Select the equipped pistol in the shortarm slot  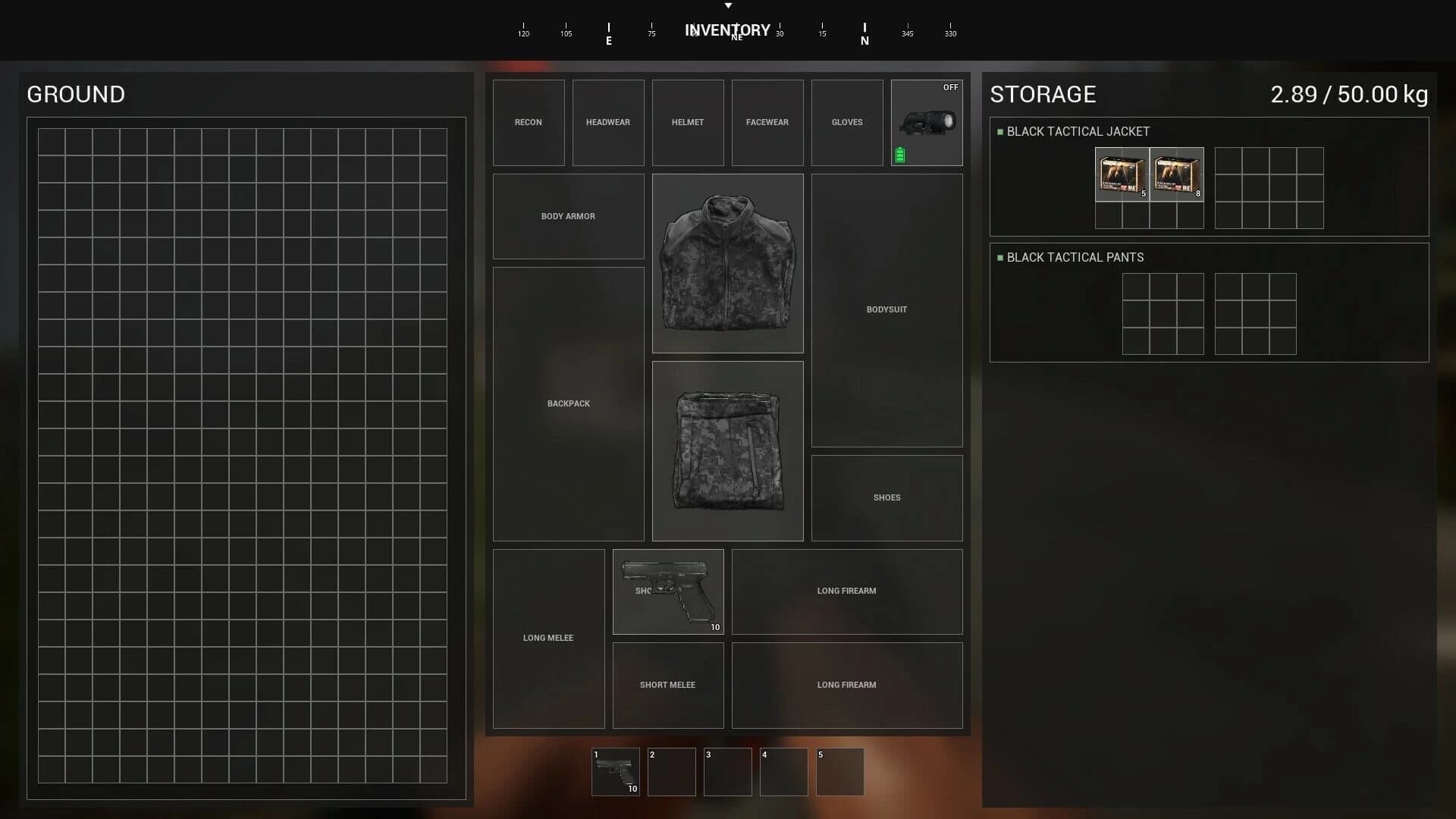[668, 591]
